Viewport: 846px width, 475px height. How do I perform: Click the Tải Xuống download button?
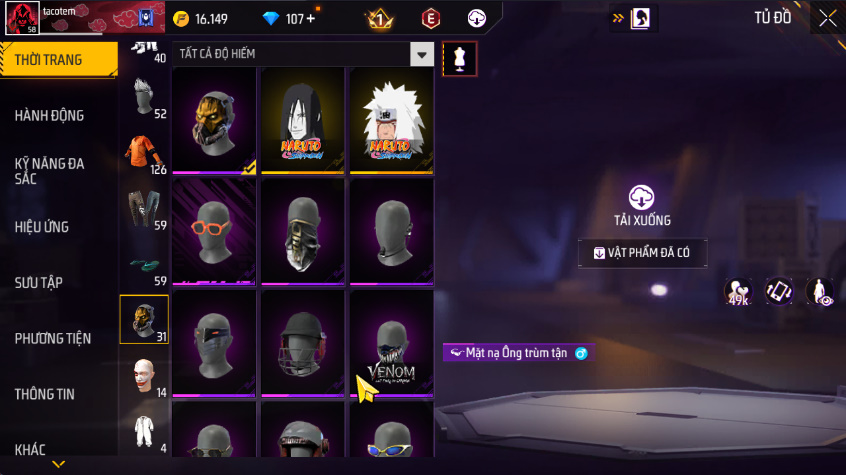pos(642,207)
